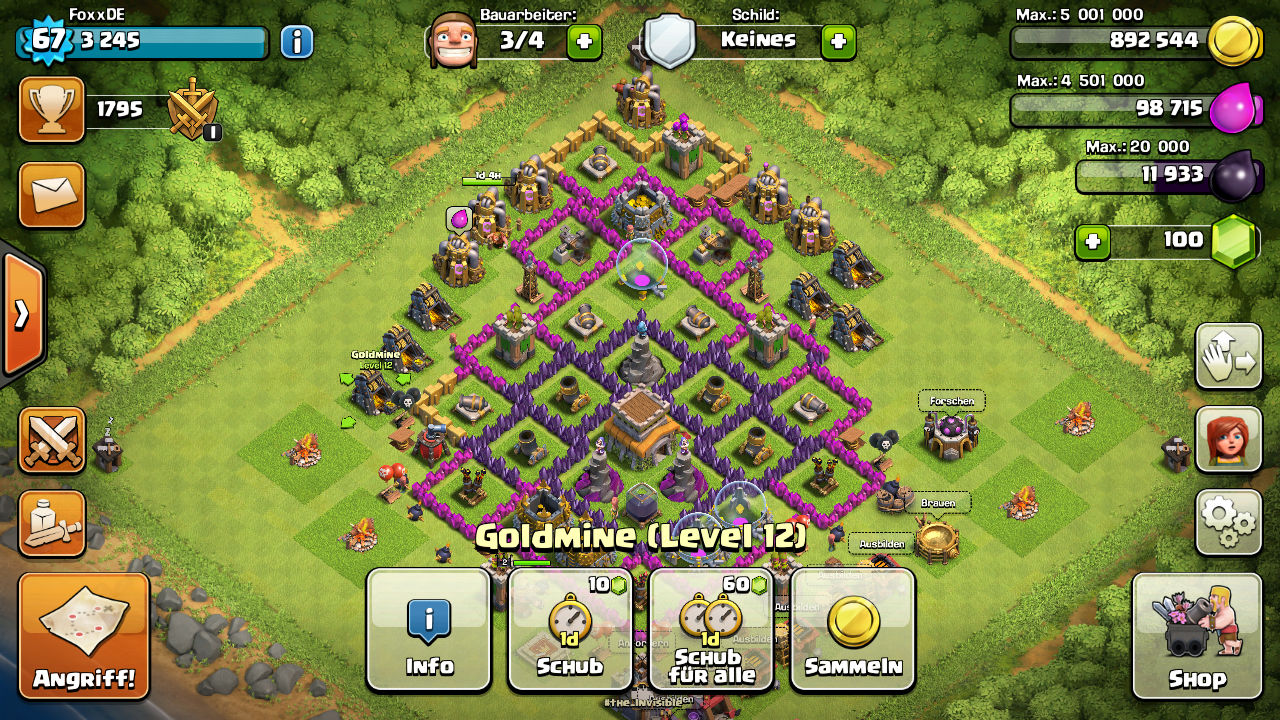Open the mail inbox envelope

tap(52, 194)
